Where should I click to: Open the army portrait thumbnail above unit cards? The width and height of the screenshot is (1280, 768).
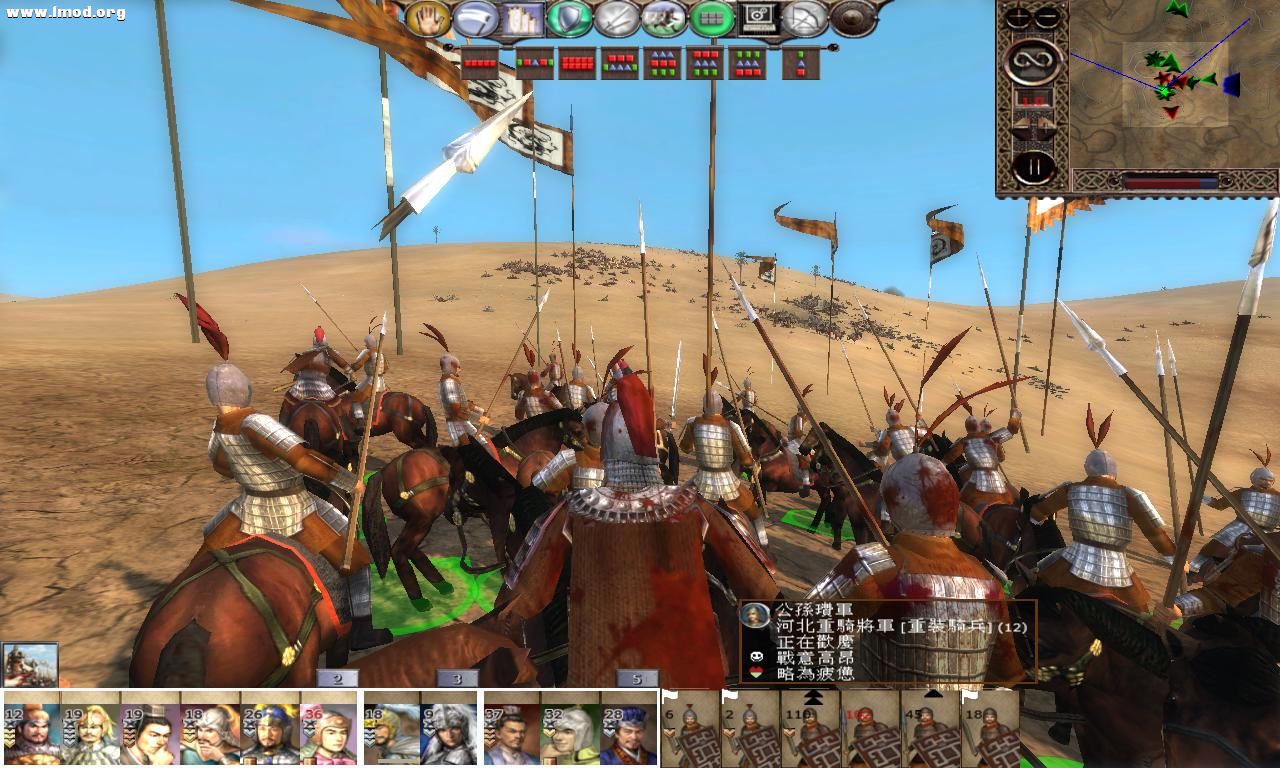click(30, 664)
